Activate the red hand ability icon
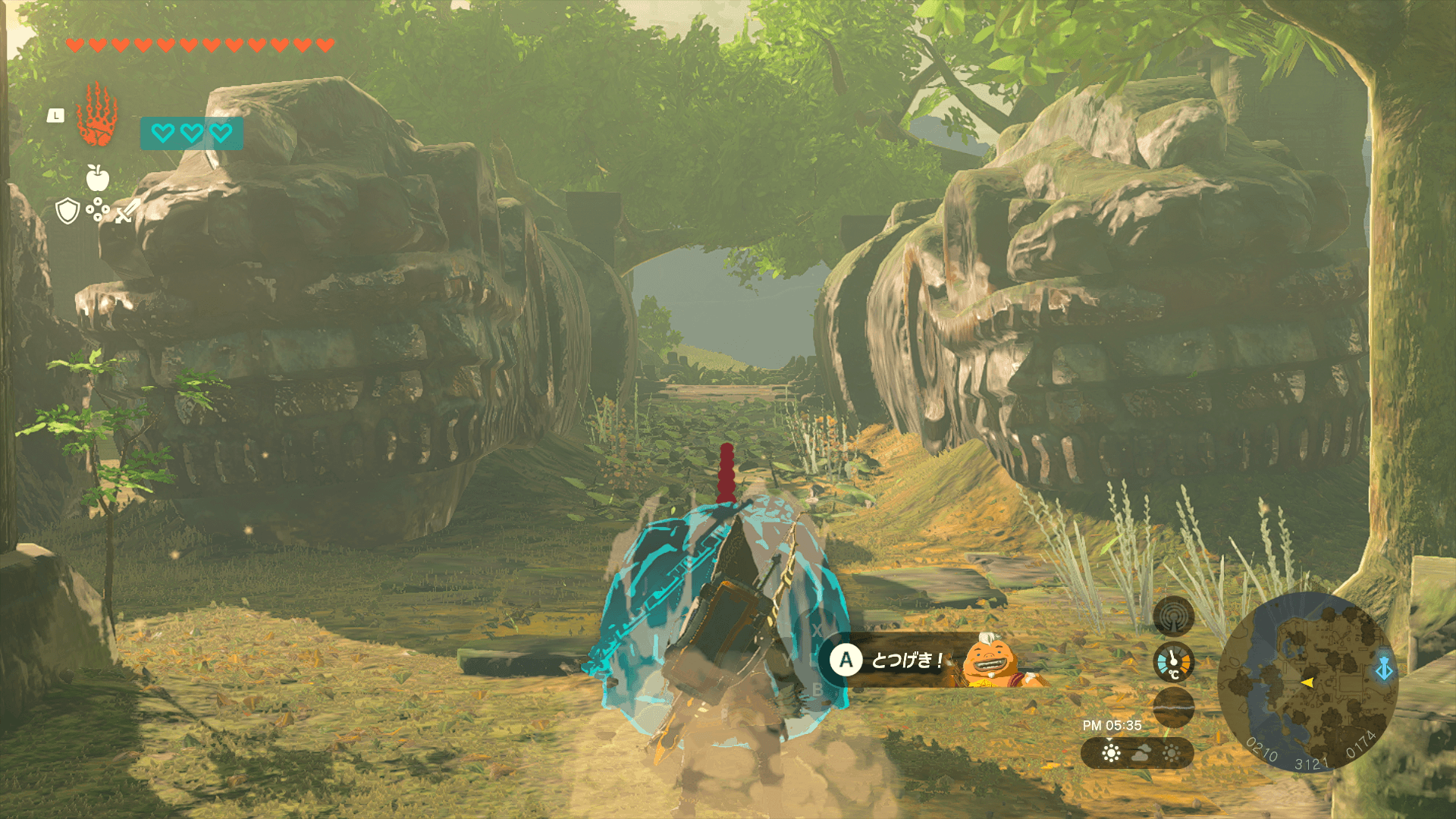1456x819 pixels. [97, 116]
